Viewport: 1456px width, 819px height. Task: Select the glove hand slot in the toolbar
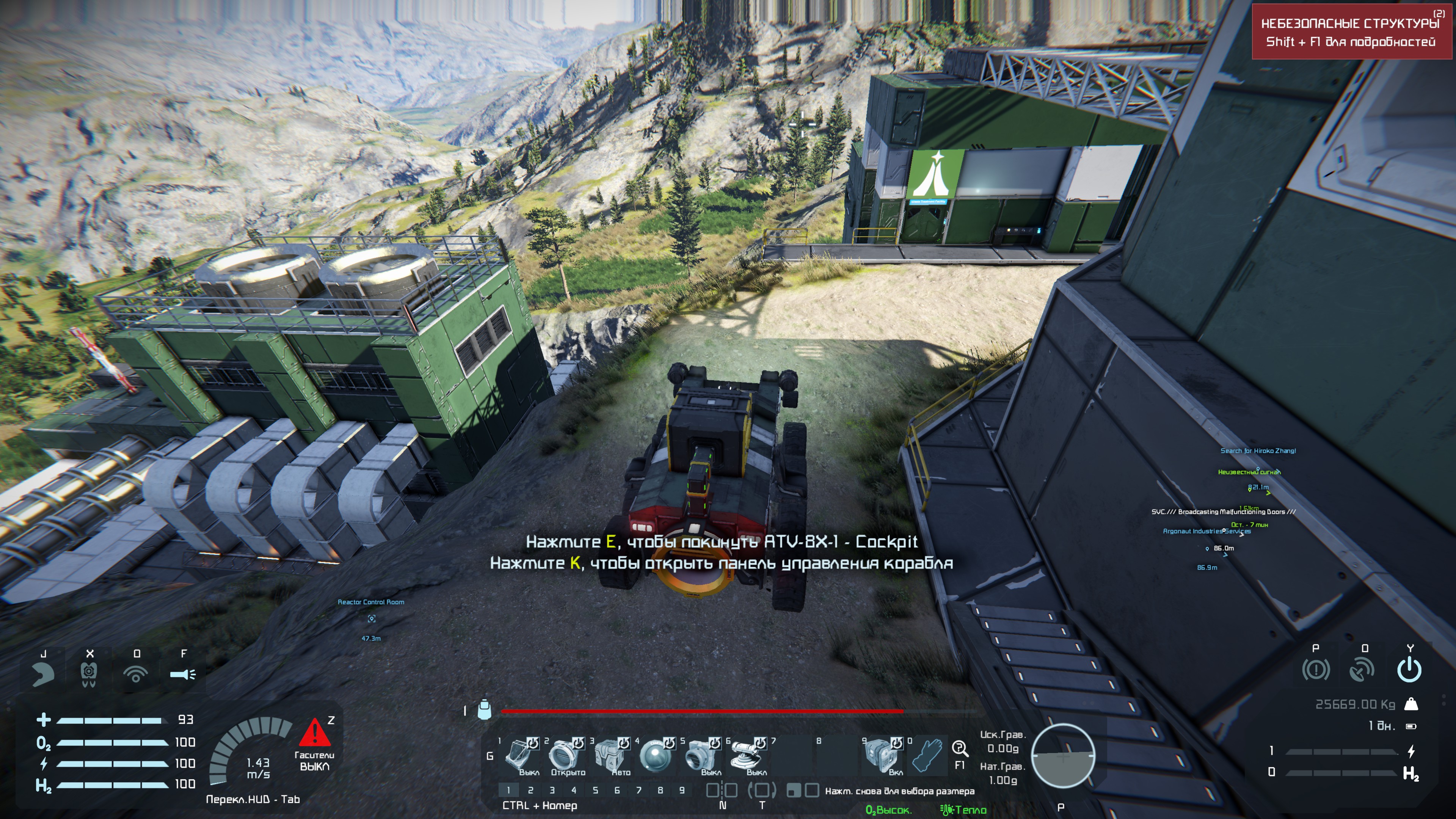[928, 756]
